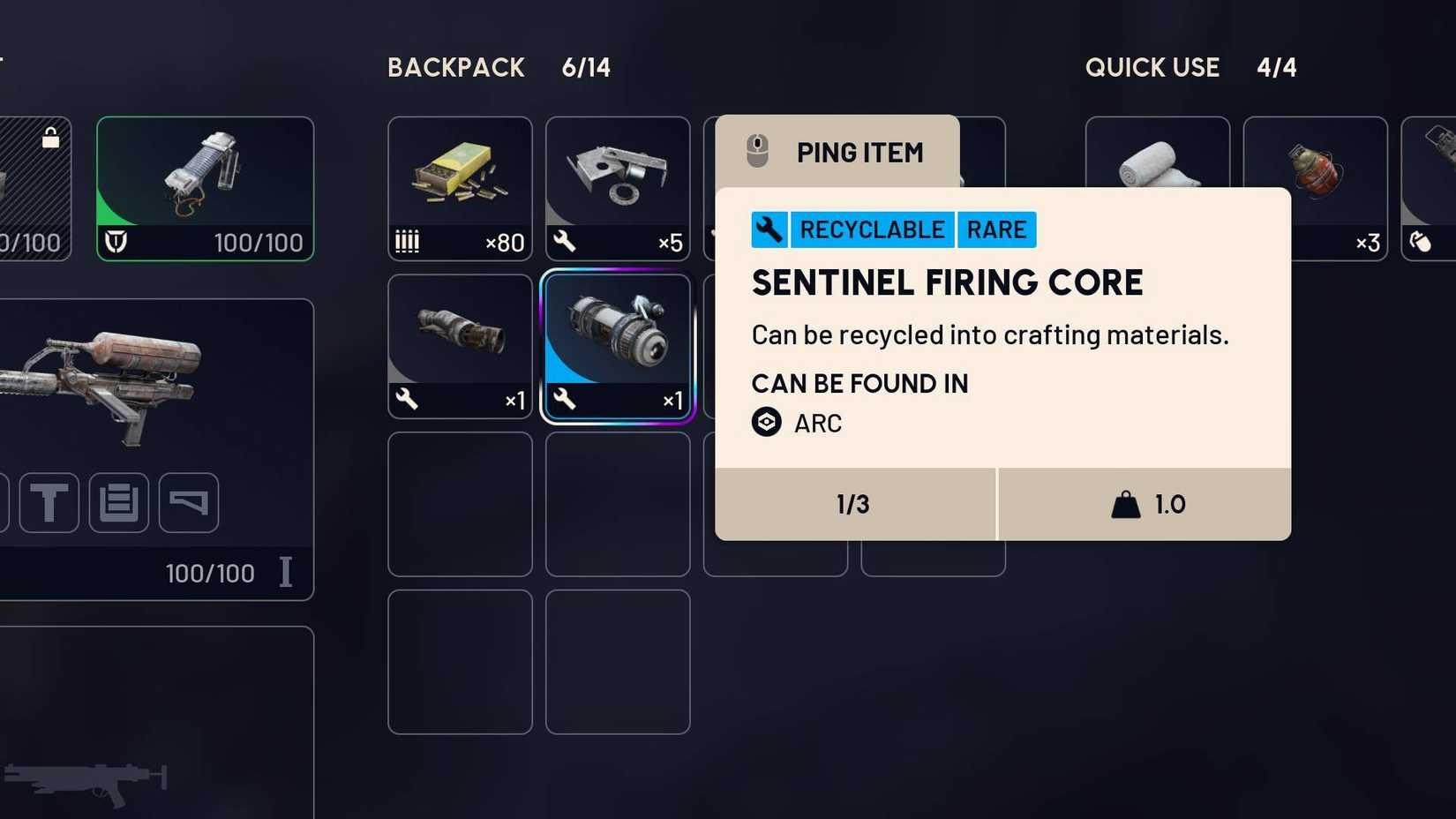The width and height of the screenshot is (1456, 819).
Task: Click the RARE rarity tag
Action: pyautogui.click(x=996, y=229)
